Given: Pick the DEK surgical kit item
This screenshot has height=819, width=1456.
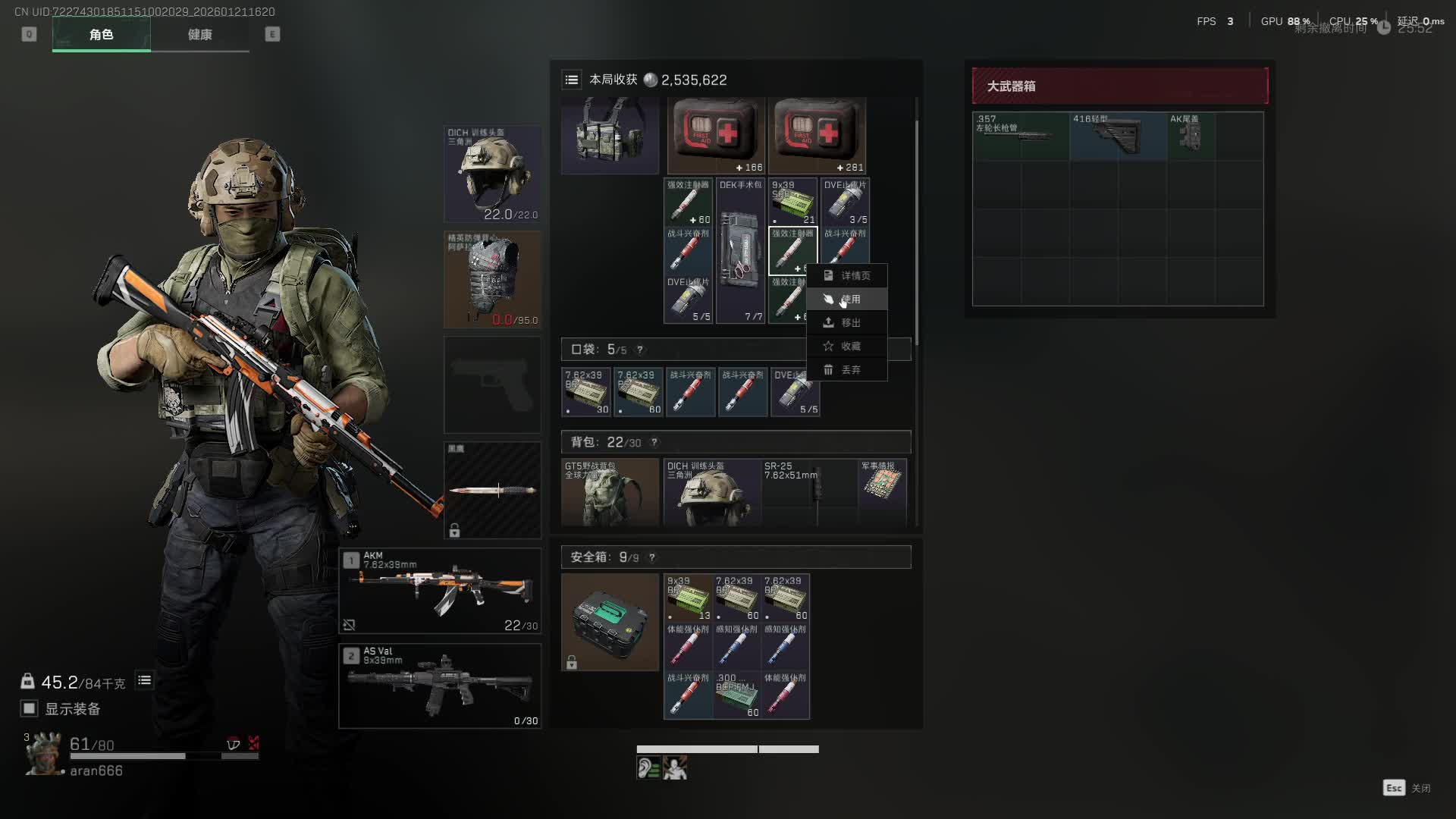Looking at the screenshot, I should pos(740,251).
